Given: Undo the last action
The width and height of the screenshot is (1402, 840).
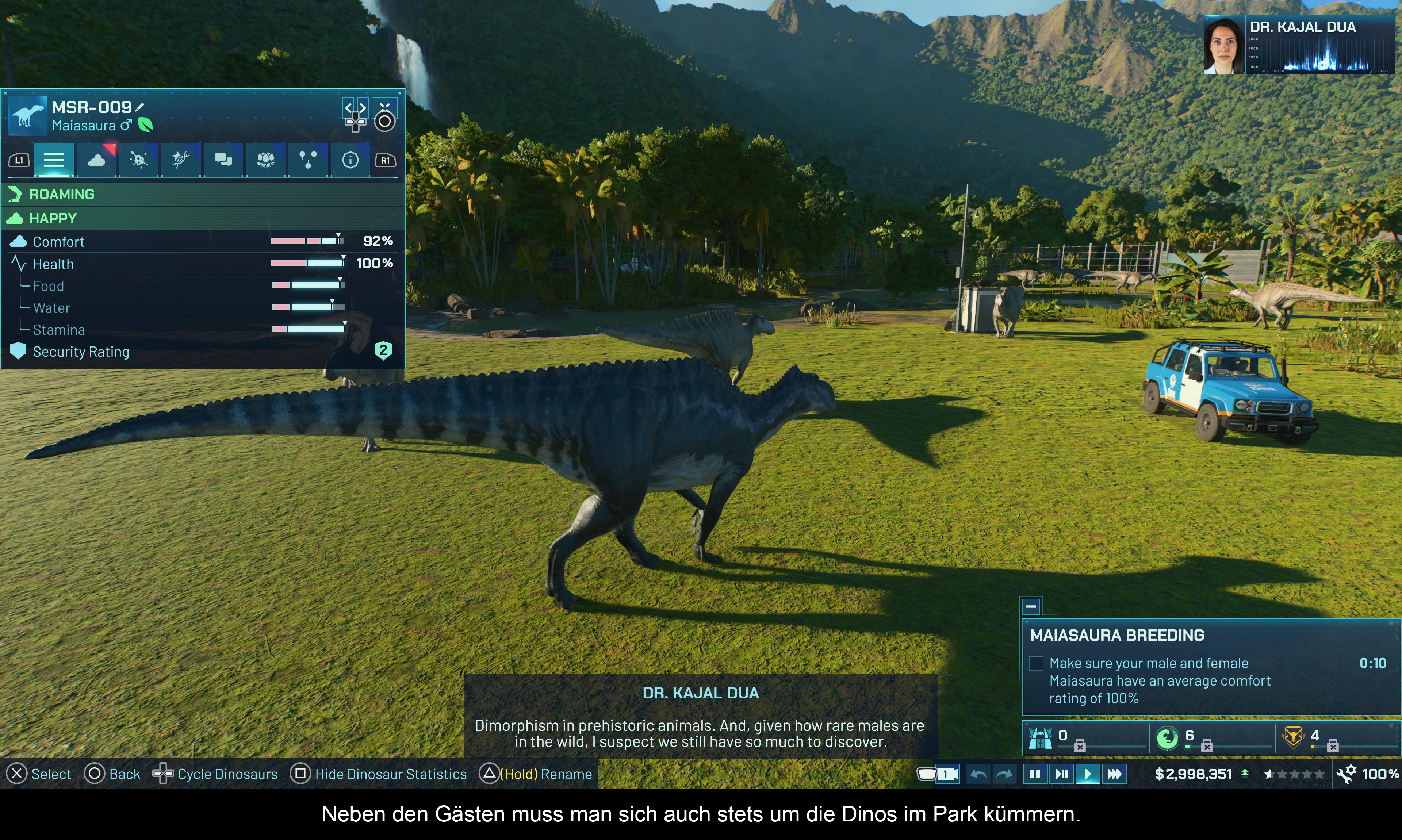Looking at the screenshot, I should (978, 774).
